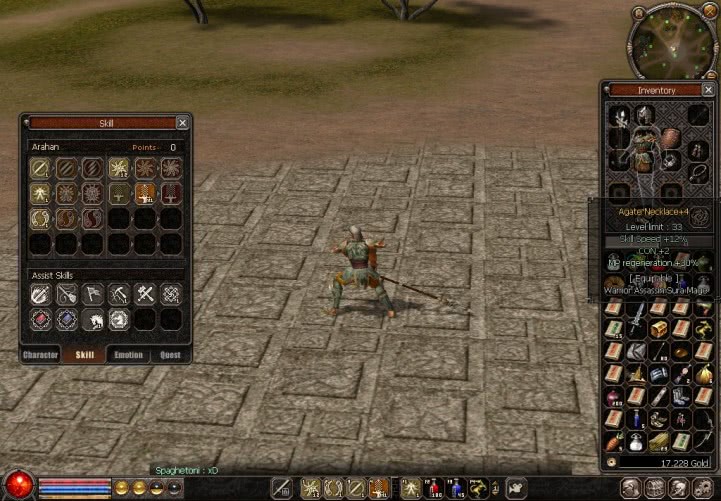Image resolution: width=721 pixels, height=501 pixels.
Task: Switch to the Character tab
Action: (40, 355)
